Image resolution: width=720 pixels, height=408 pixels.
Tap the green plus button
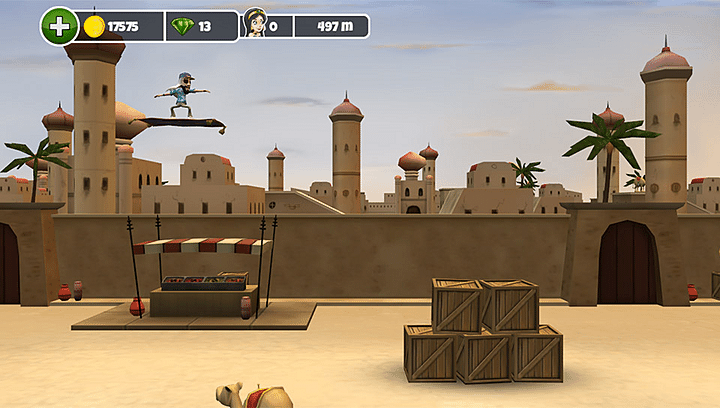59,26
